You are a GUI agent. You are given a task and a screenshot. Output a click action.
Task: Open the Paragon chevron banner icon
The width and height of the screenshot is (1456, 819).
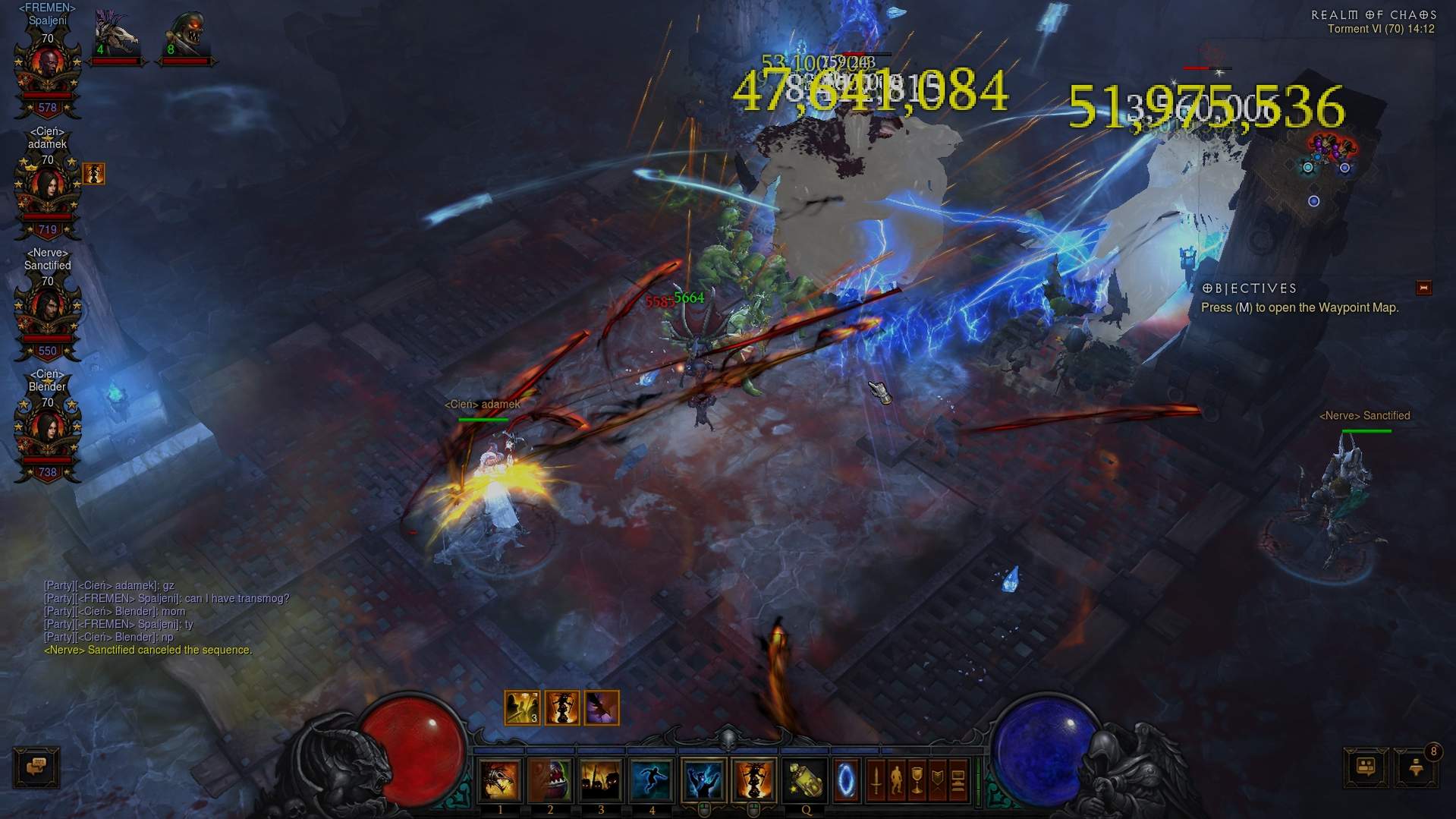937,780
